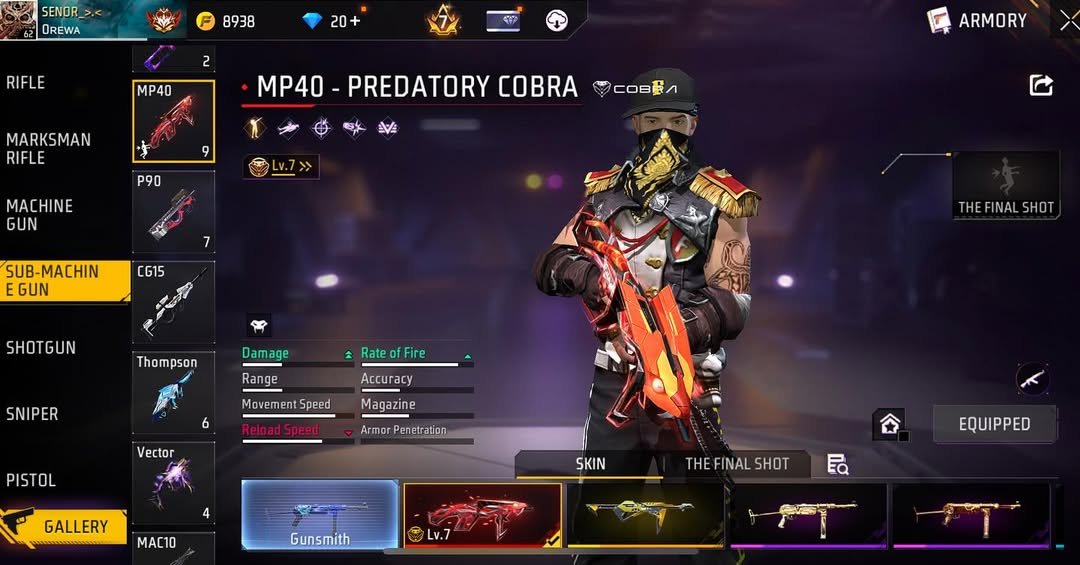1080x565 pixels.
Task: Open the Machine Gun category
Action: pos(40,215)
